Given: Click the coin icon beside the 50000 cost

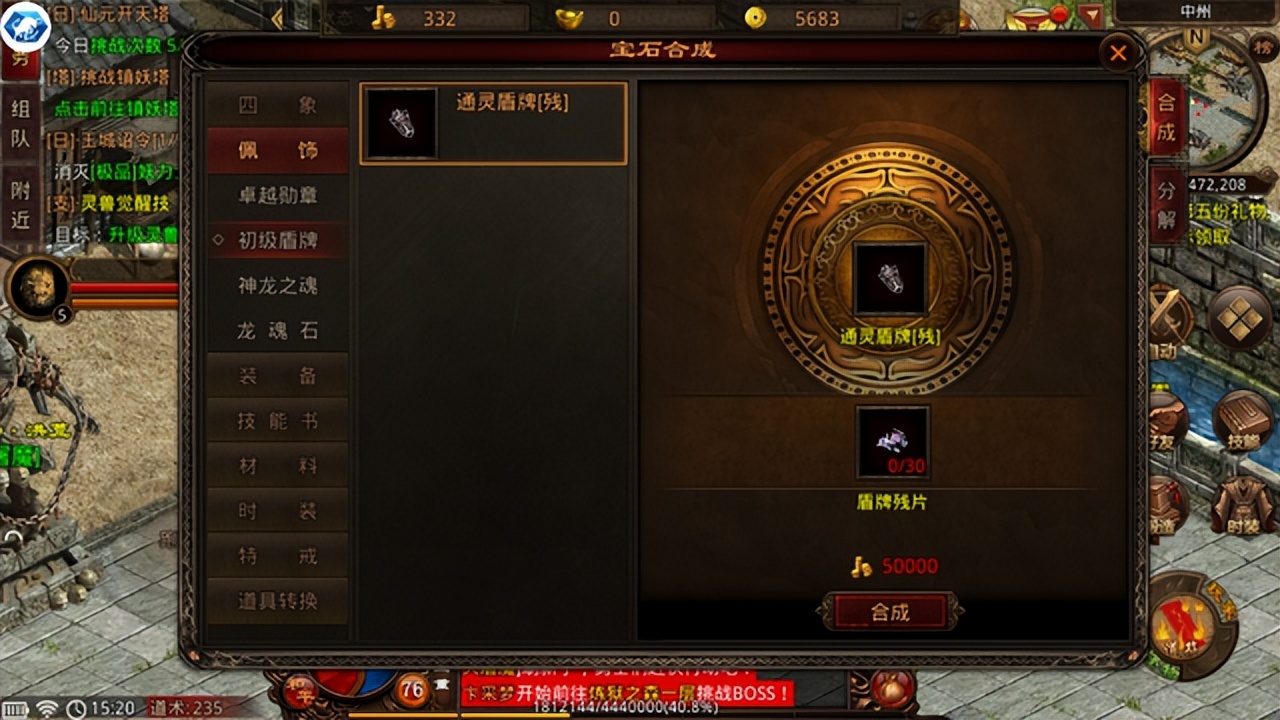Looking at the screenshot, I should 862,565.
